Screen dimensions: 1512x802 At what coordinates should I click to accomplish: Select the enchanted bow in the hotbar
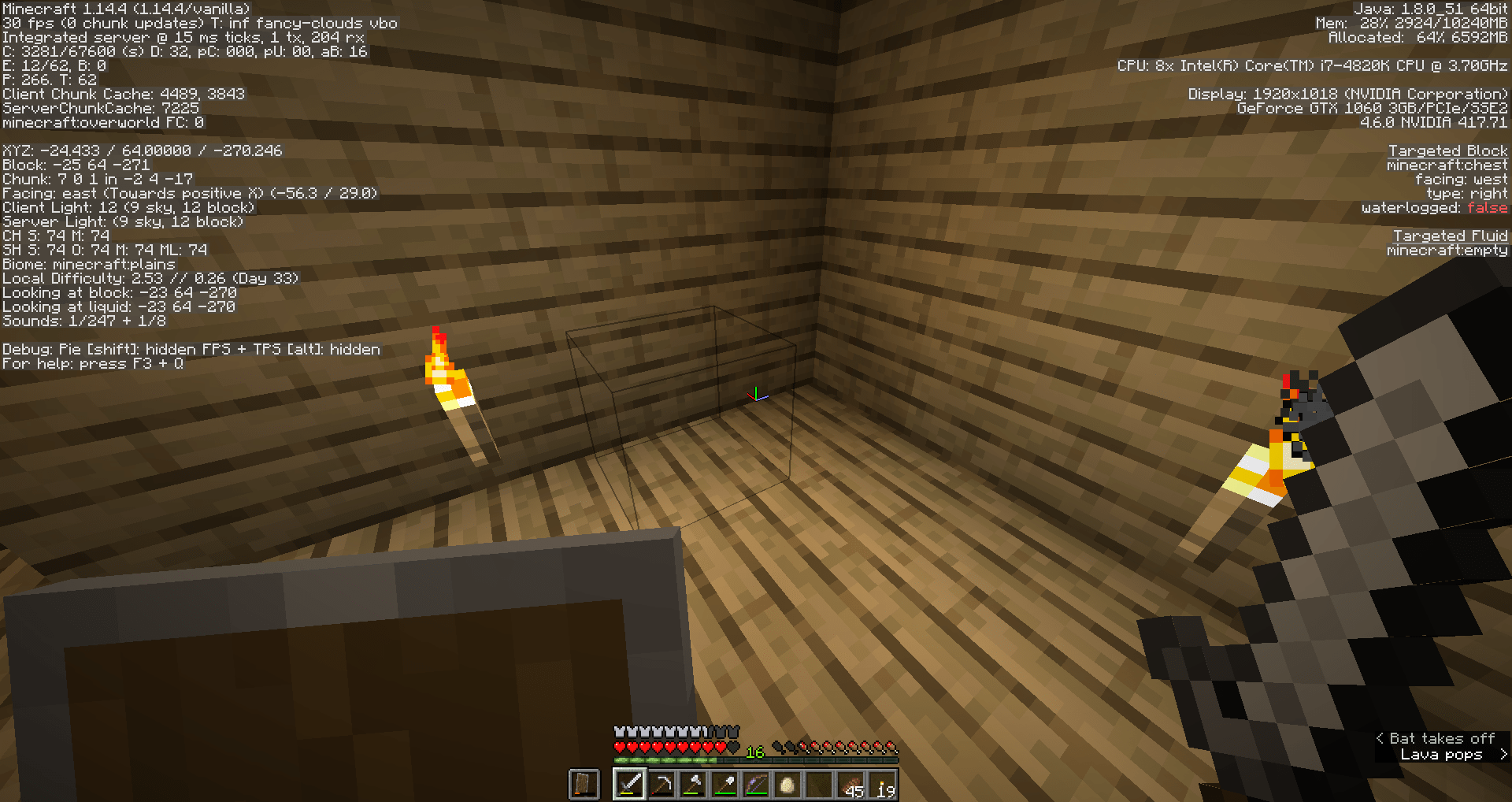[757, 783]
